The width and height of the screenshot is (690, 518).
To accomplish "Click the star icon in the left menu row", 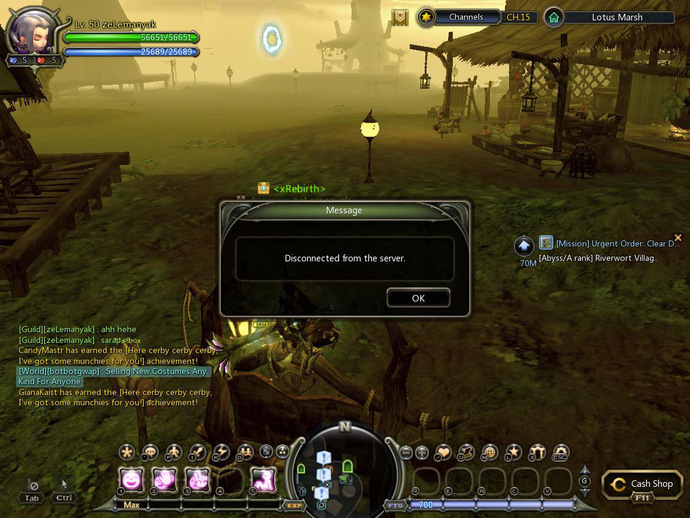I will (x=127, y=453).
